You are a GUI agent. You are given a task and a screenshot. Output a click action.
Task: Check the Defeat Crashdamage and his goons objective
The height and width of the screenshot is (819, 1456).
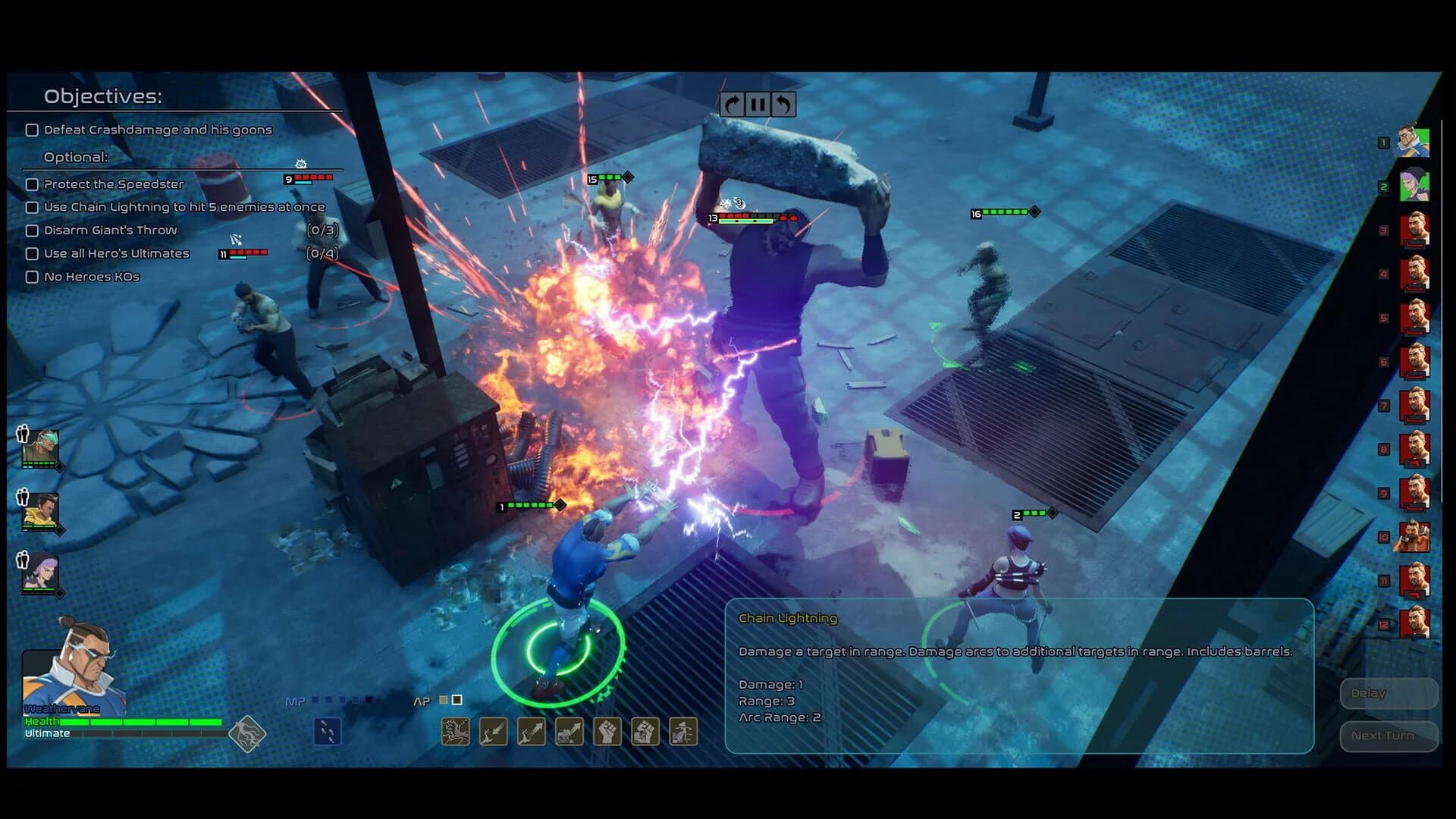[31, 130]
